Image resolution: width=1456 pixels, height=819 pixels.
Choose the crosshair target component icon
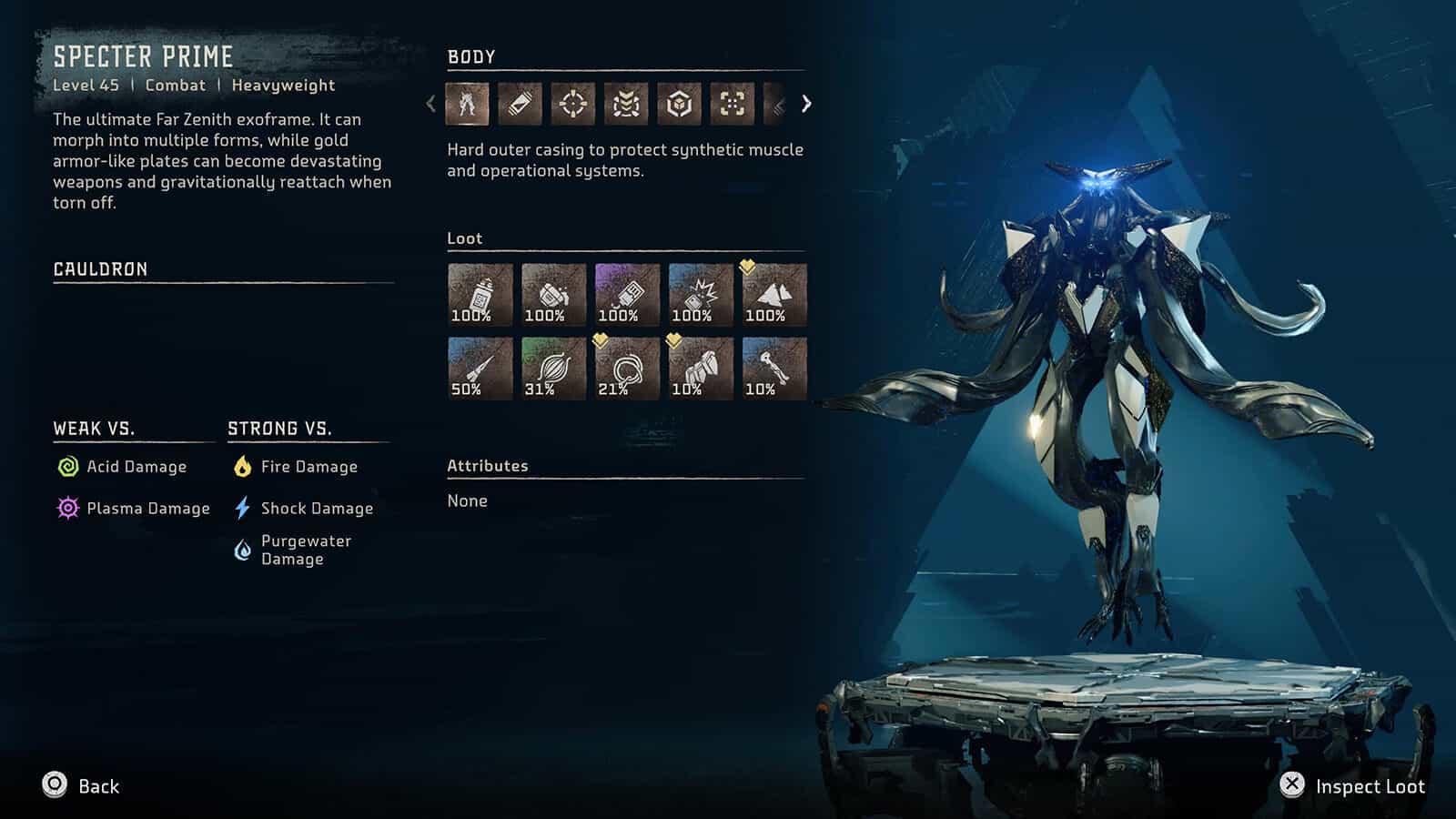click(x=572, y=104)
